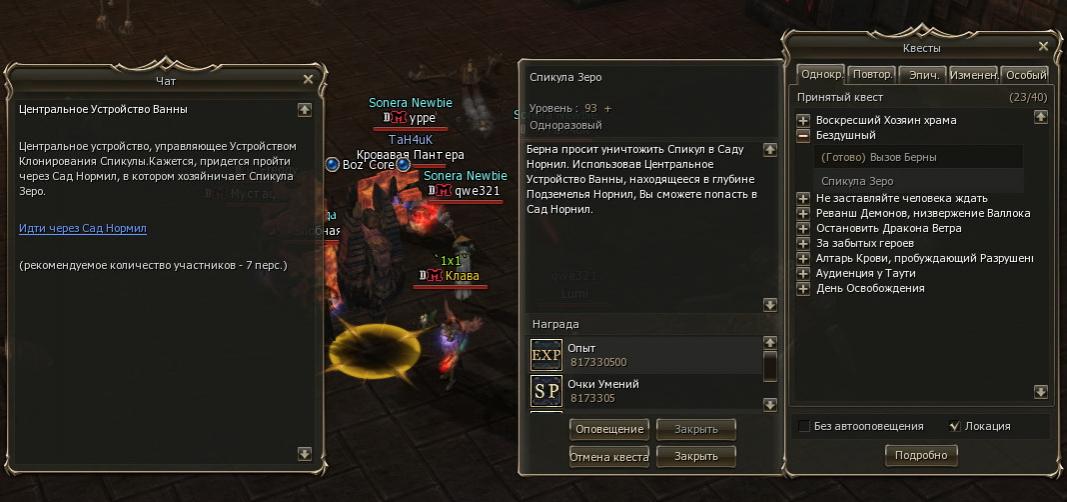Abandon quest with 'Отмена квеста' button
The width and height of the screenshot is (1067, 502).
[x=609, y=456]
